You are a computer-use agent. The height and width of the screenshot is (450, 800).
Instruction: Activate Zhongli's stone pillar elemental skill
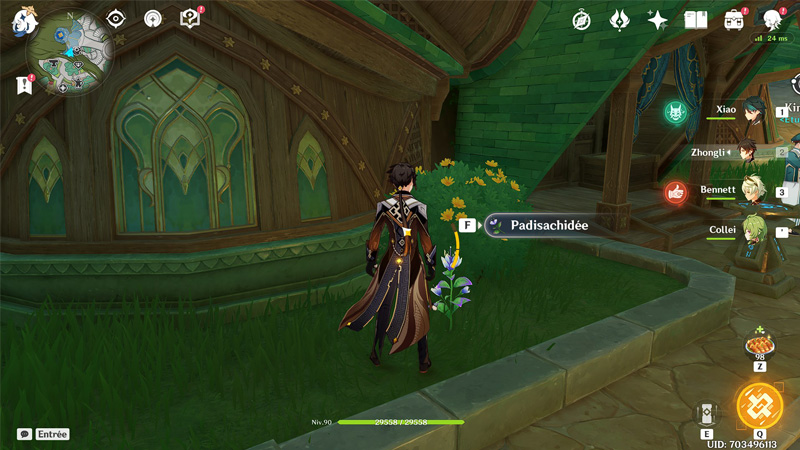tap(706, 413)
